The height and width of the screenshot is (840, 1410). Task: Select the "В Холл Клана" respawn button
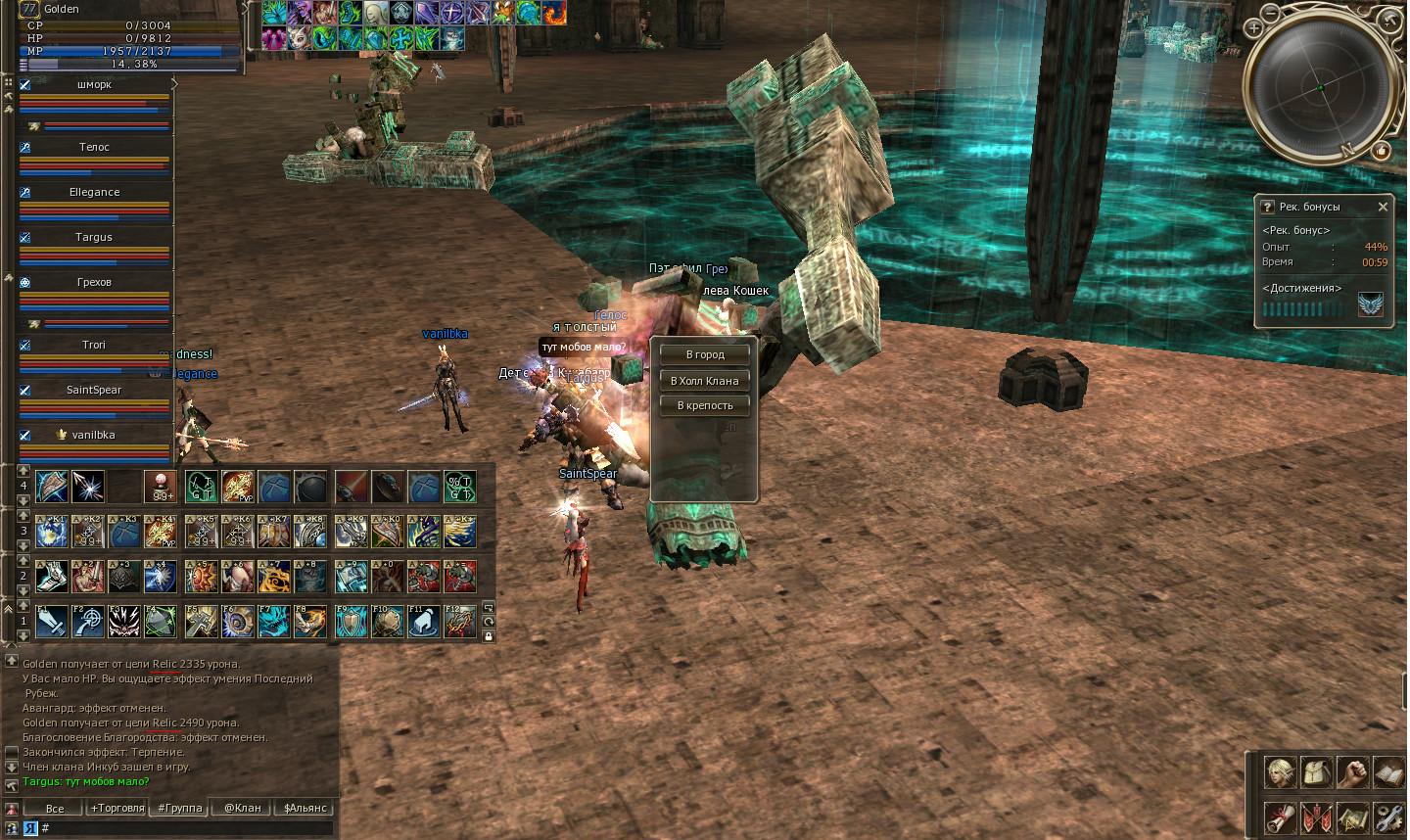(704, 380)
